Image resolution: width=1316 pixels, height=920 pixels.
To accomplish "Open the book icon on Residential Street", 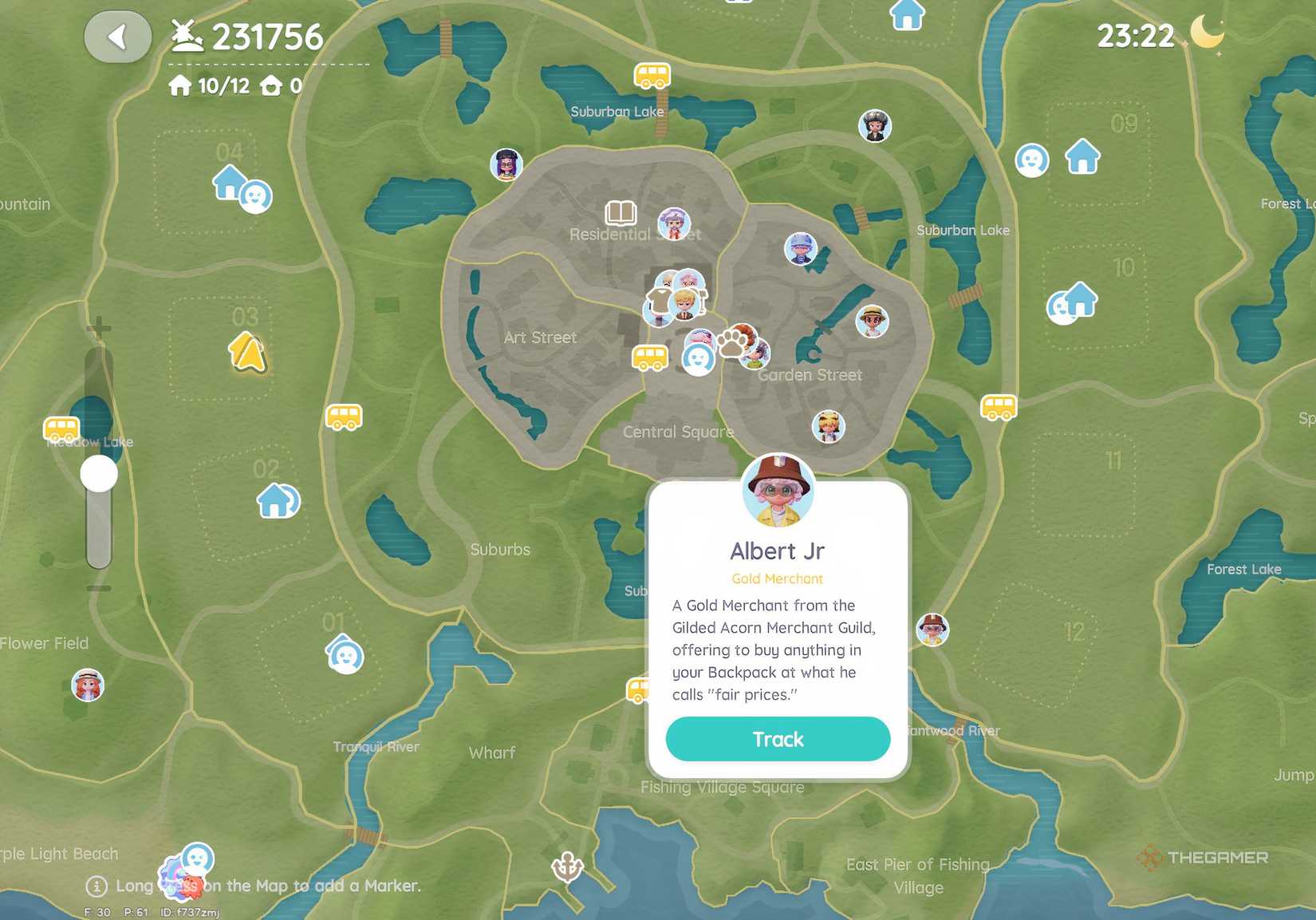I will [620, 214].
